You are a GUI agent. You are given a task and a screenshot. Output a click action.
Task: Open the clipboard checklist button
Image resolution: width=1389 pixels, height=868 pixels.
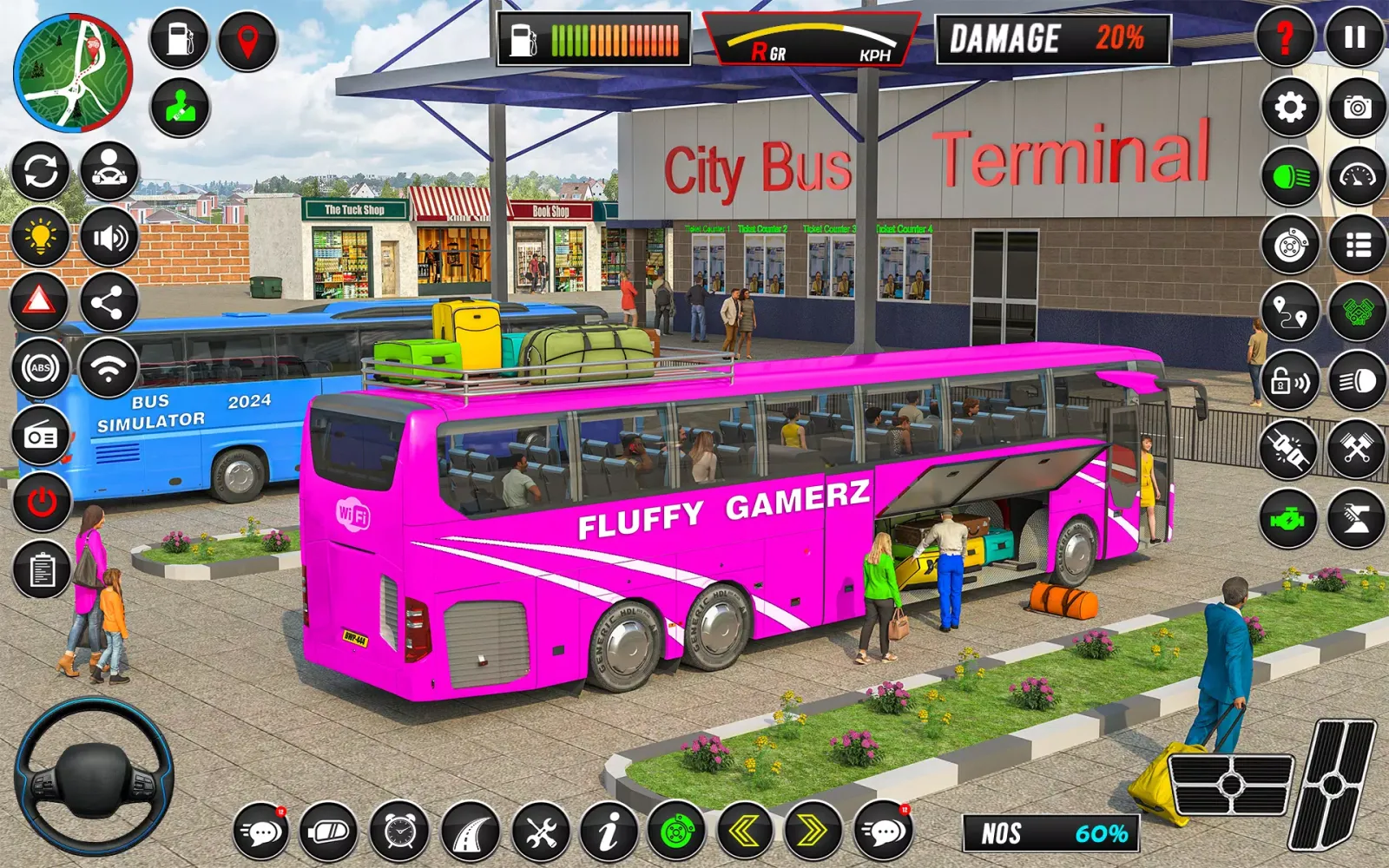(x=42, y=570)
